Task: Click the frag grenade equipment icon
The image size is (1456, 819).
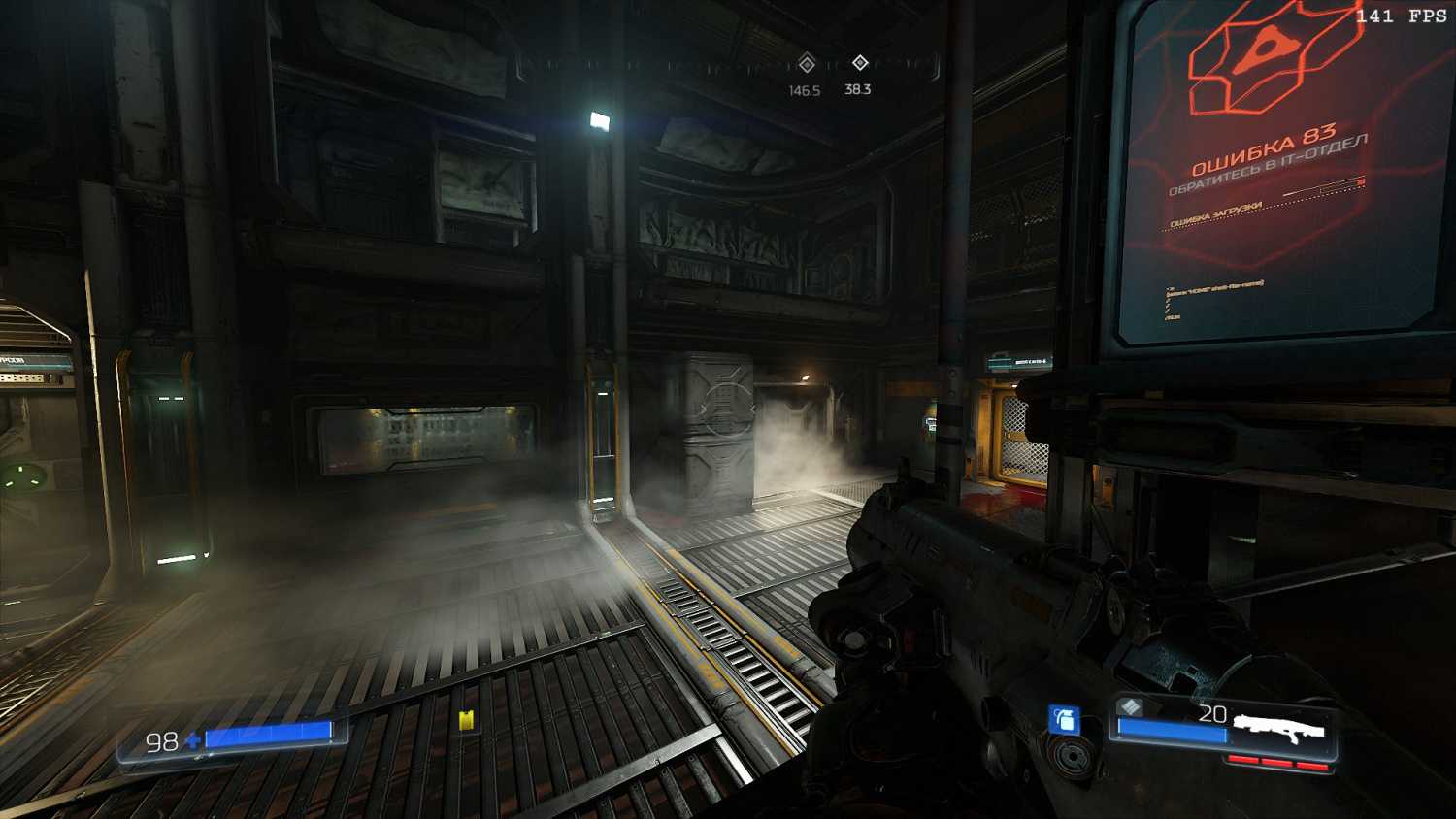Action: point(1064,720)
